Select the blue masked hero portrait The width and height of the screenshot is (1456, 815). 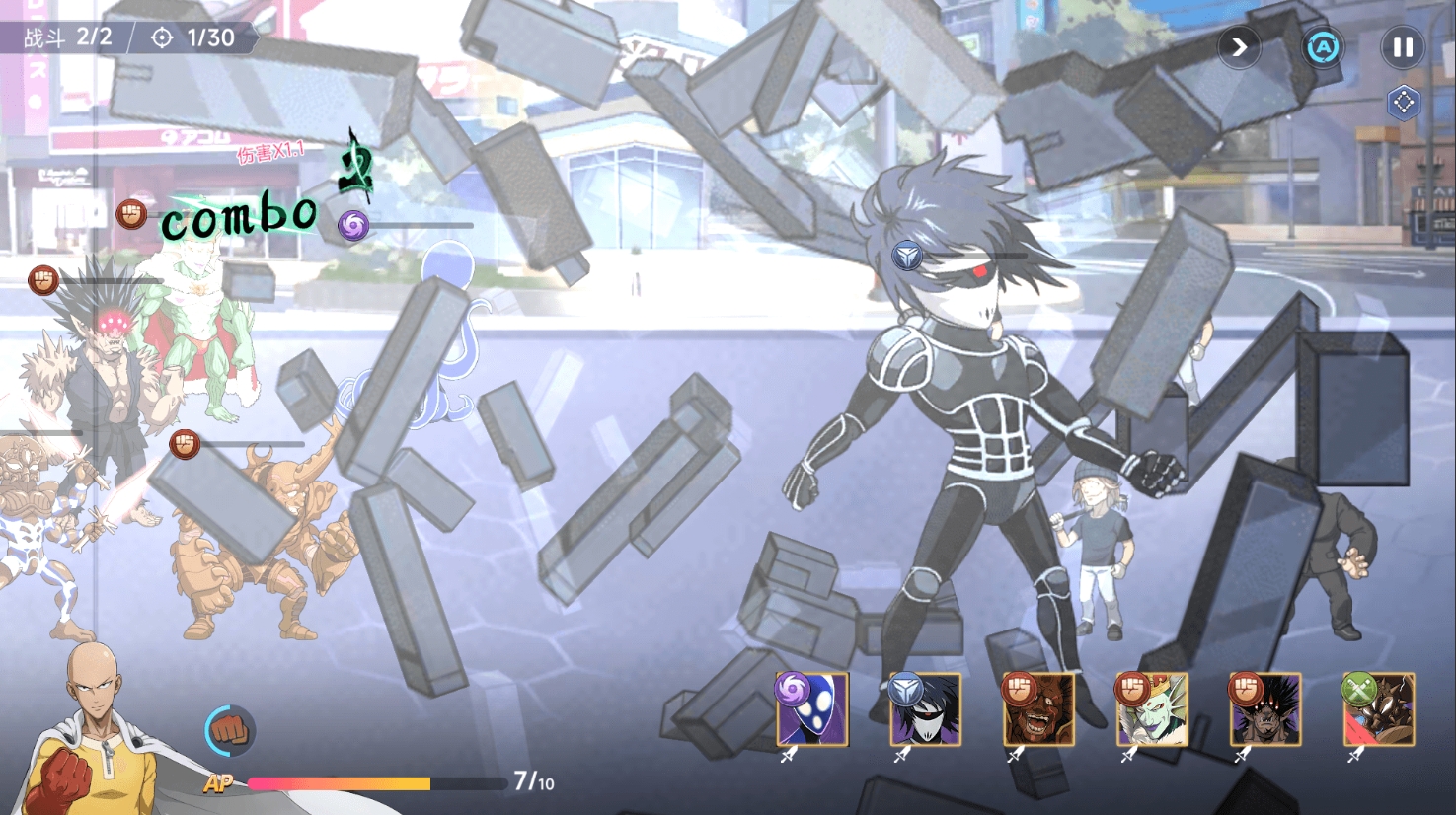tap(812, 710)
